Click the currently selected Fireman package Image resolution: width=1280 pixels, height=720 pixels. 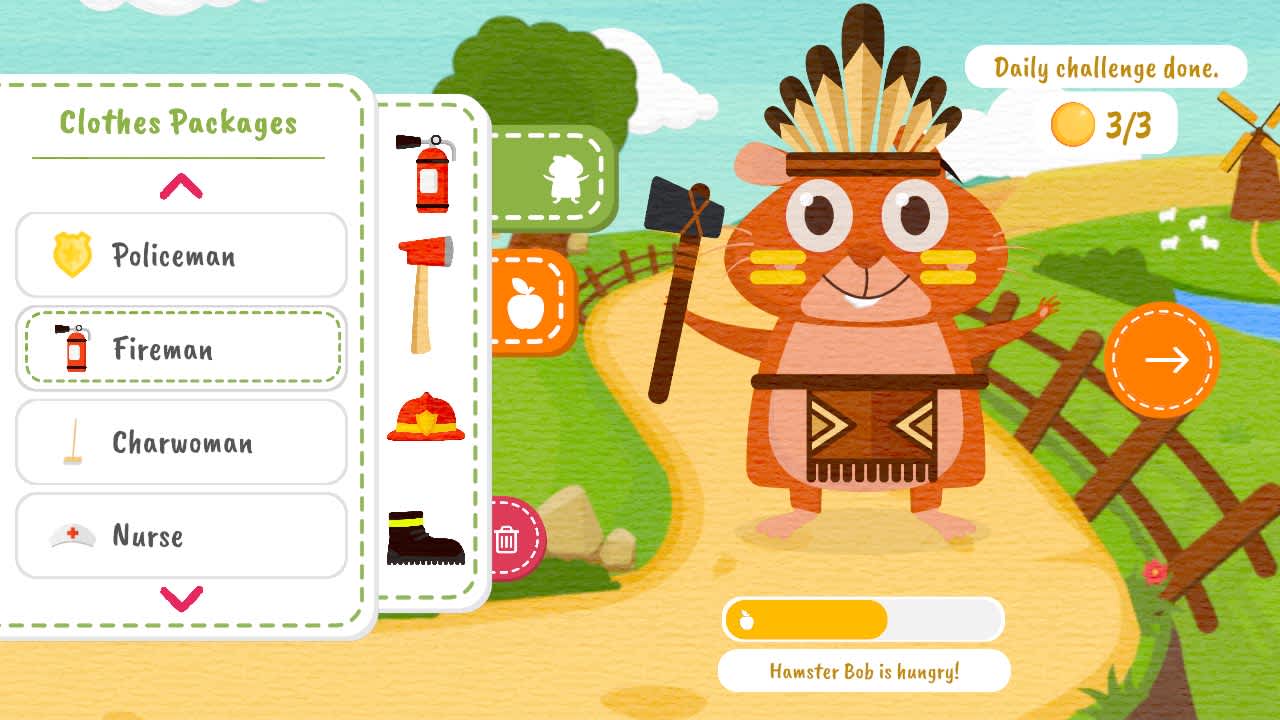point(180,349)
